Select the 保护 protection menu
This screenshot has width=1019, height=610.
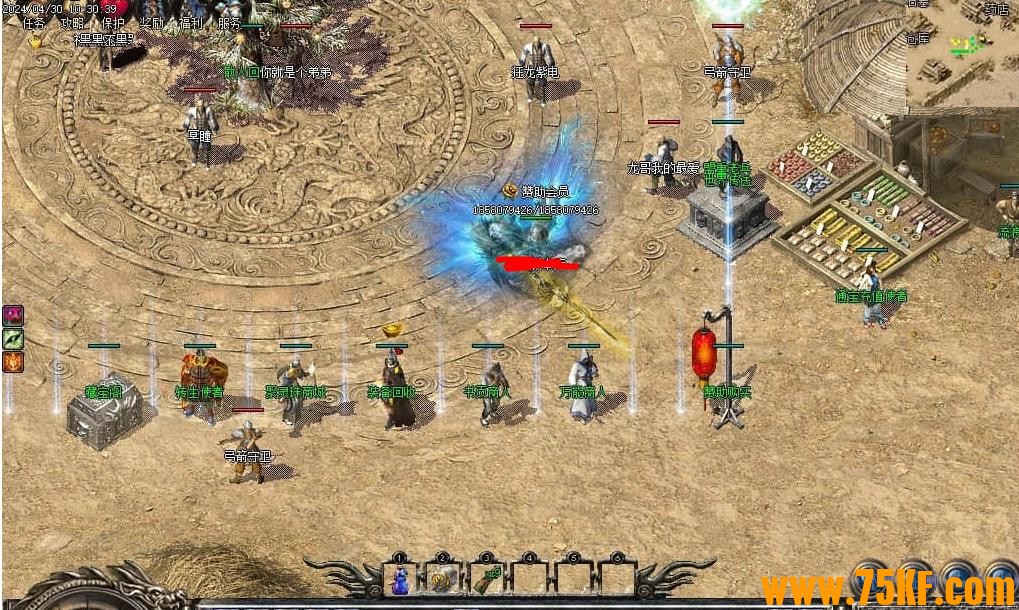pyautogui.click(x=113, y=23)
